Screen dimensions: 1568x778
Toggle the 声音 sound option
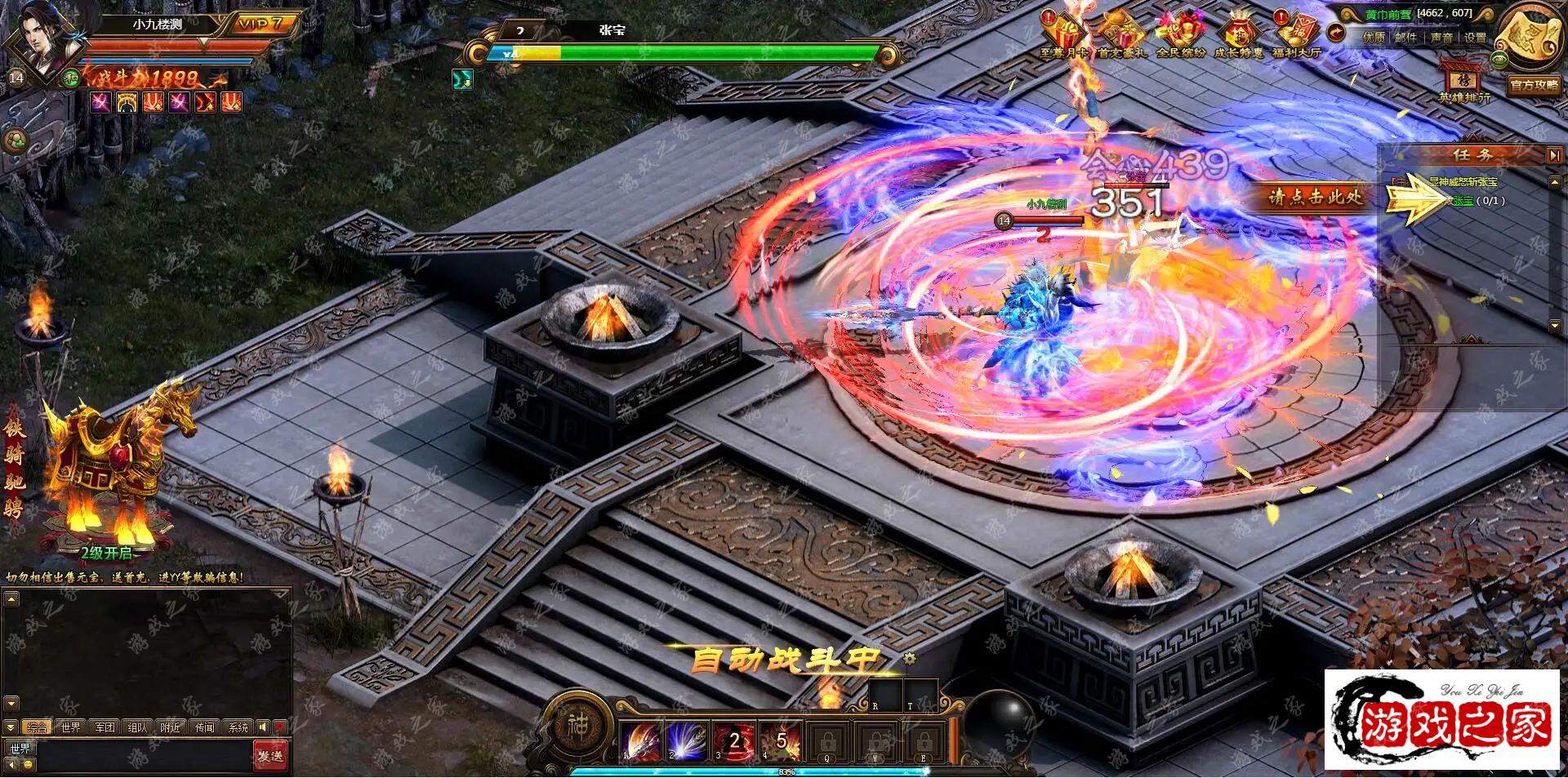pyautogui.click(x=1441, y=38)
